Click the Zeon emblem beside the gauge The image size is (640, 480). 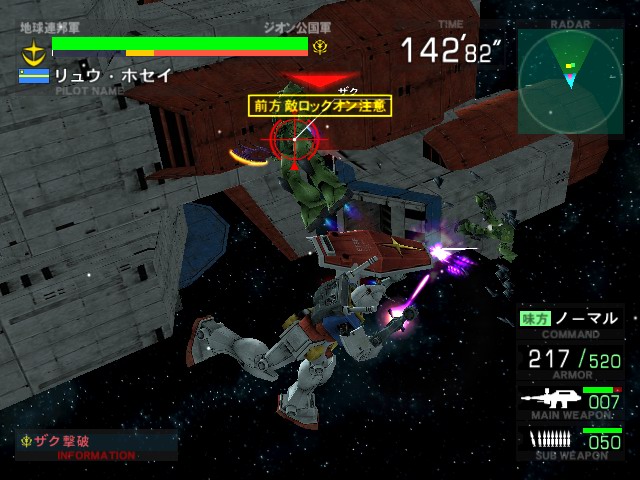pyautogui.click(x=320, y=46)
